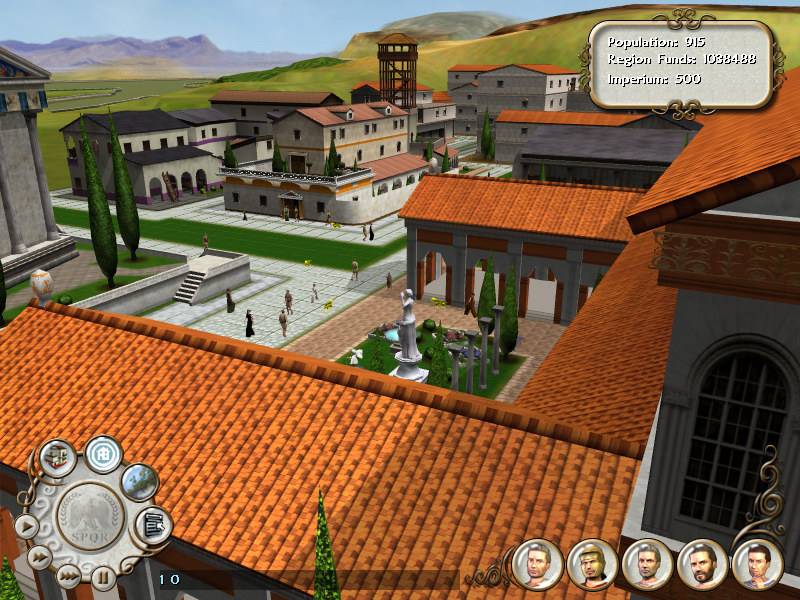This screenshot has height=600, width=800.
Task: Select the helmeted soldier advisor portrait
Action: pyautogui.click(x=592, y=565)
